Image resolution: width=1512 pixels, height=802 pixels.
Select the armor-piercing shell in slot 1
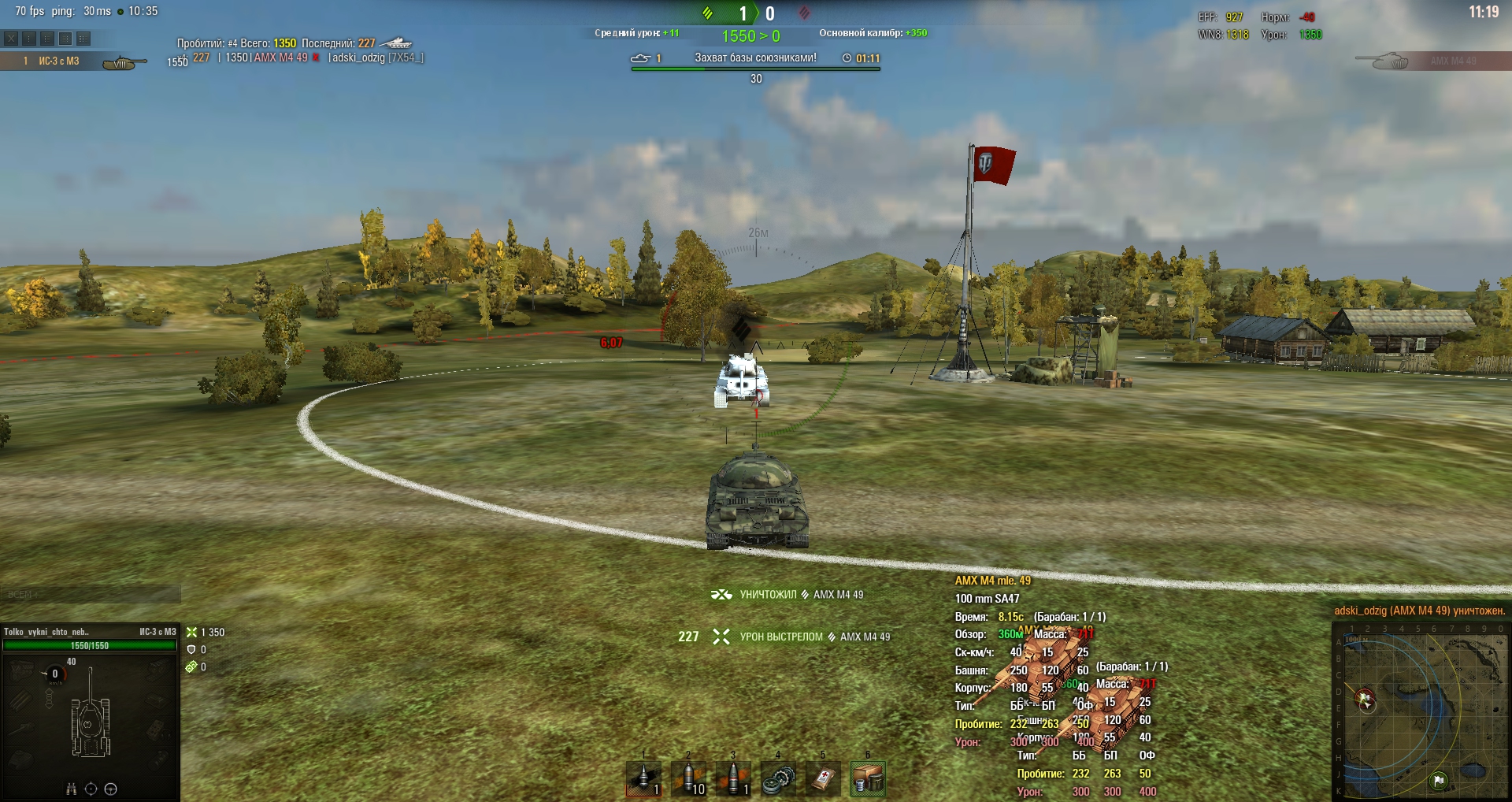pos(643,778)
